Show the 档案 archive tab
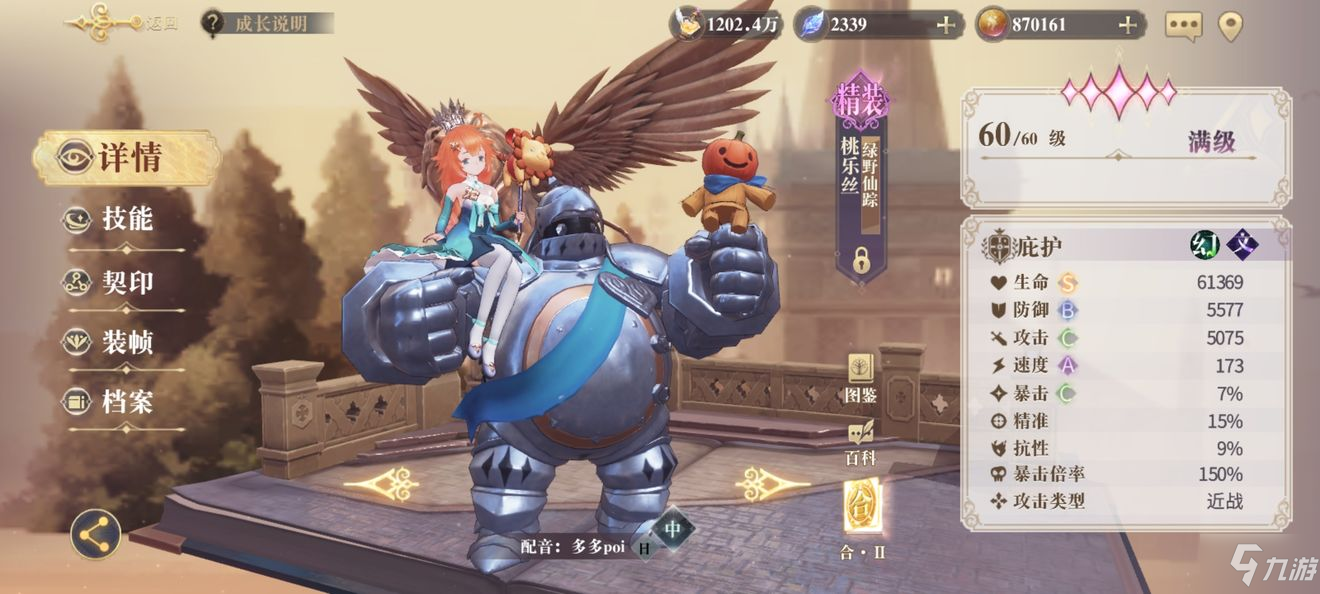1320x594 pixels. coord(126,403)
